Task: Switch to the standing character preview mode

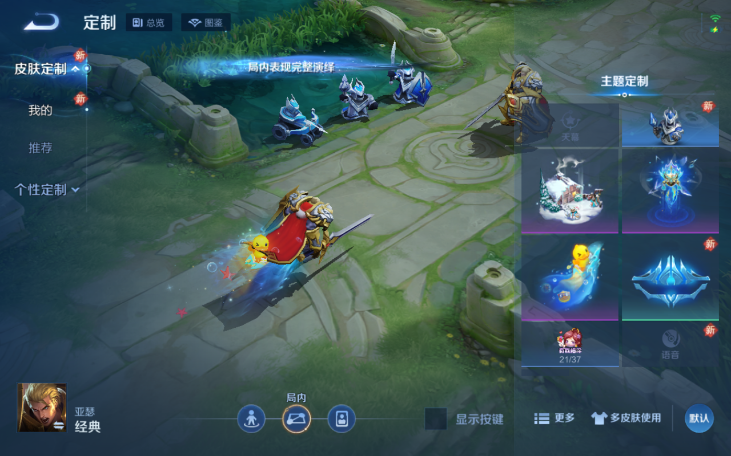Action: pos(252,418)
